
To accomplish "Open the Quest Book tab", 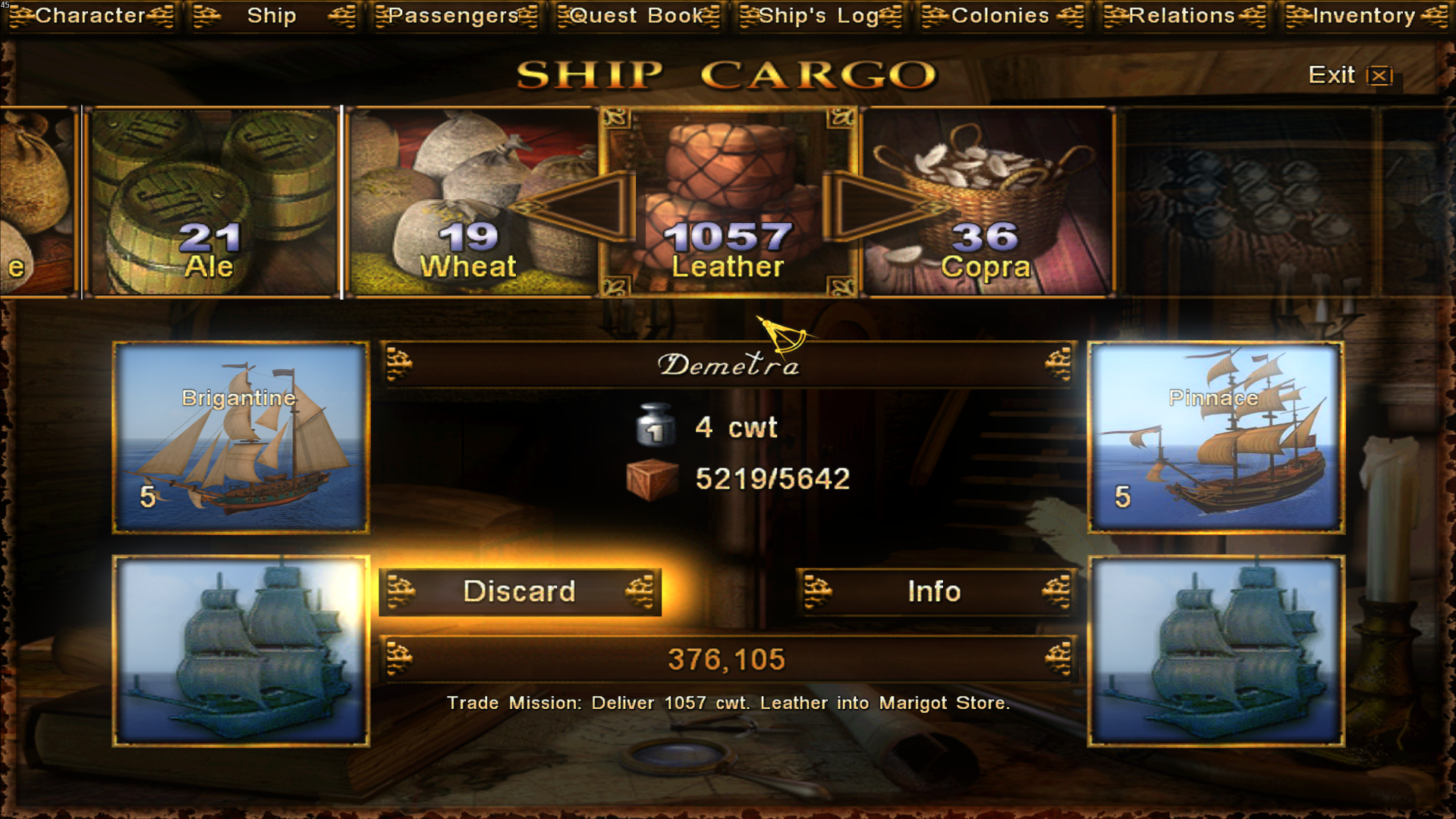I will [x=637, y=16].
